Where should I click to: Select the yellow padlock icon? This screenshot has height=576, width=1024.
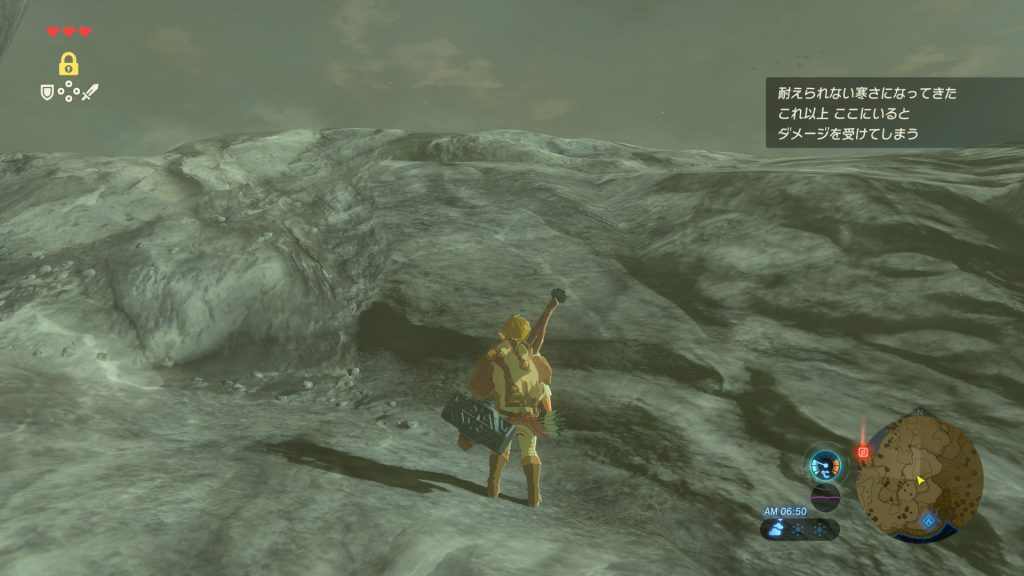click(68, 65)
